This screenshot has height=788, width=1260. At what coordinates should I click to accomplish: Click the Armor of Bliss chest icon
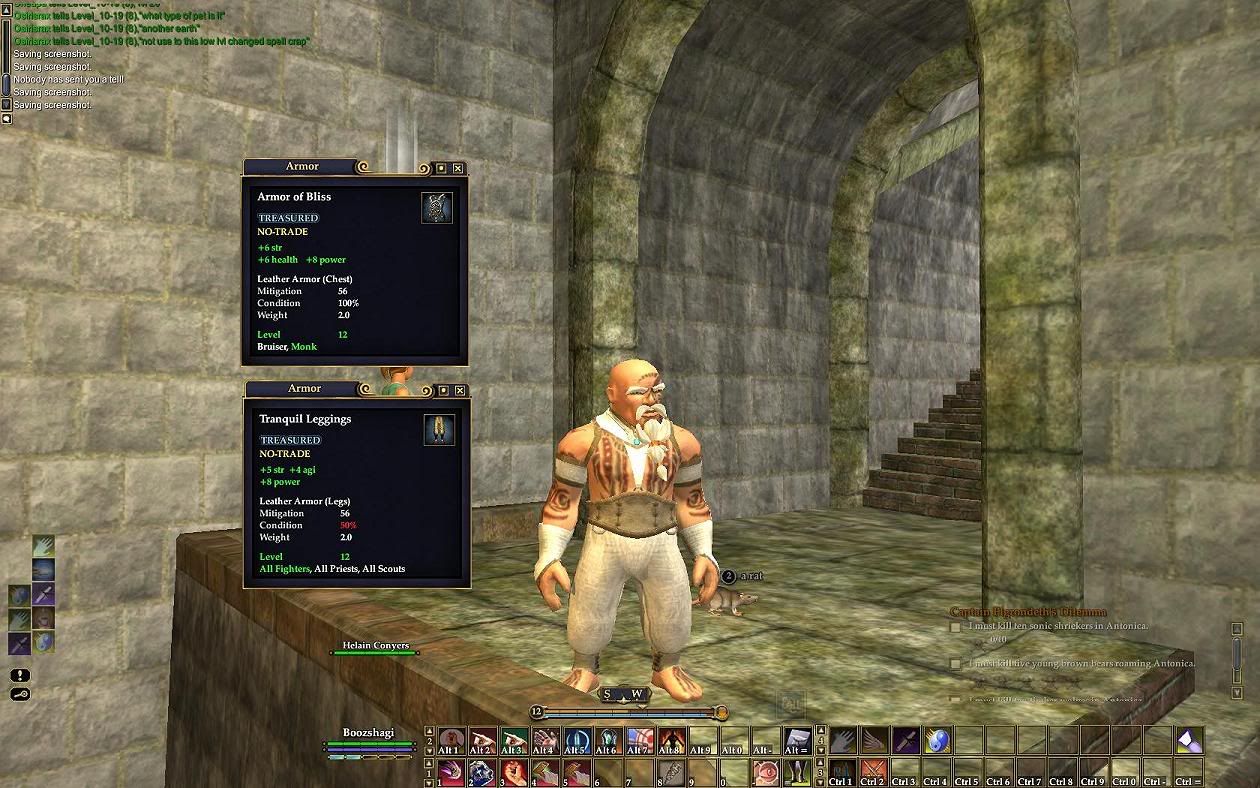click(437, 207)
